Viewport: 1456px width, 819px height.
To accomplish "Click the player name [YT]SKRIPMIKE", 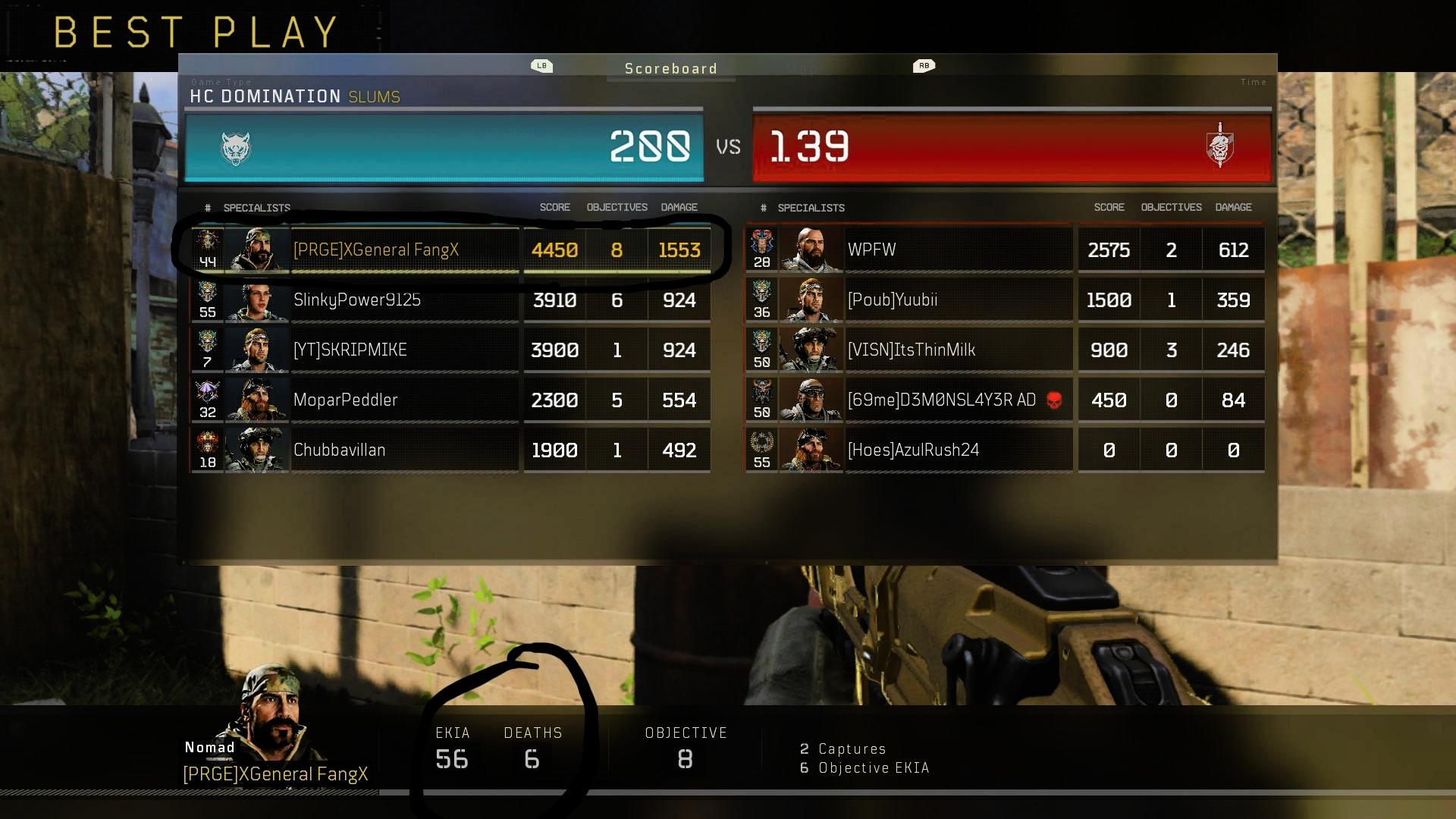I will click(353, 350).
